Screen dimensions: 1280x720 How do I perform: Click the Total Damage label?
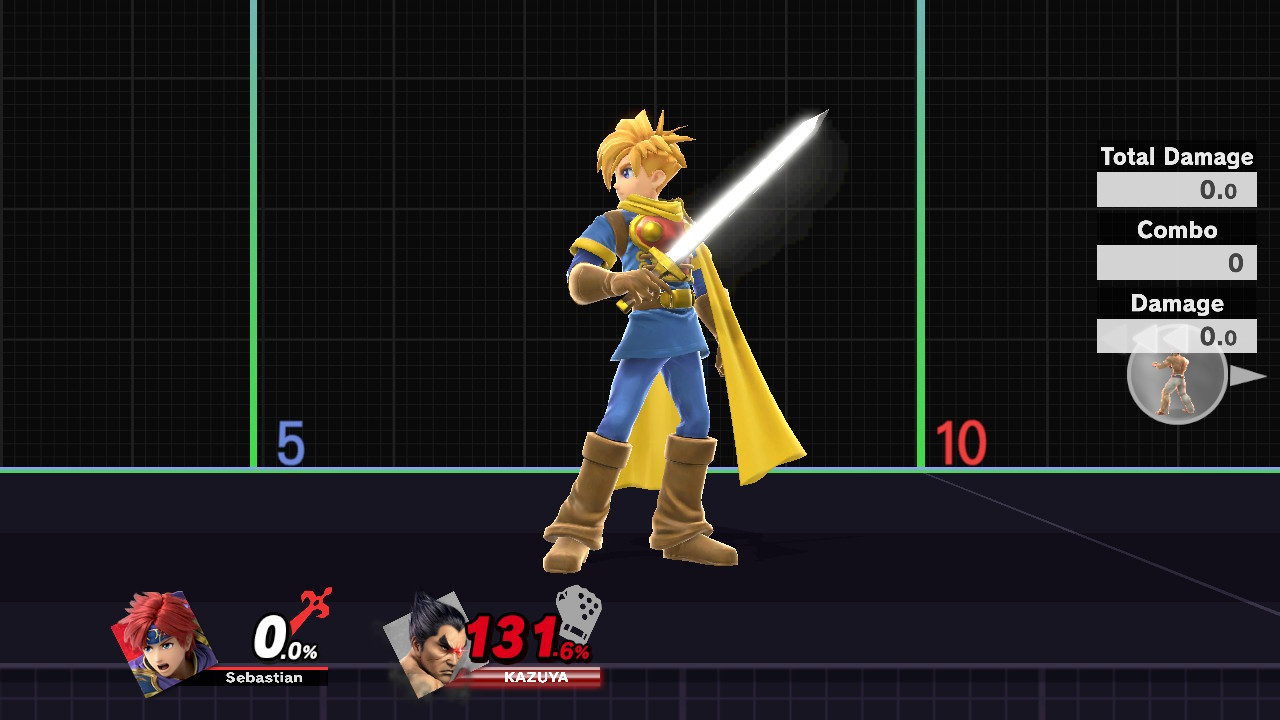(x=1176, y=157)
